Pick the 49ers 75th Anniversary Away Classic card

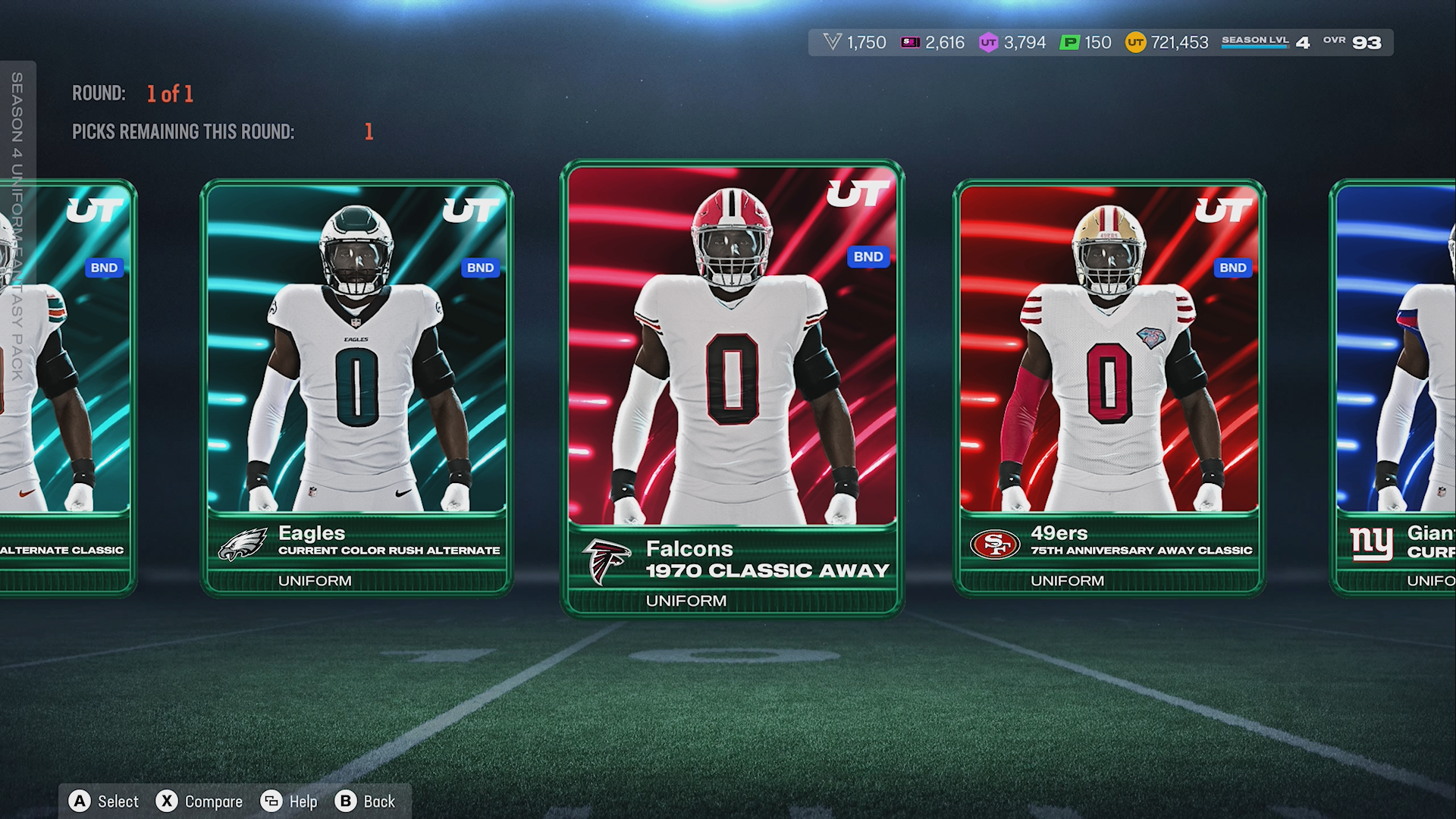pos(1109,387)
